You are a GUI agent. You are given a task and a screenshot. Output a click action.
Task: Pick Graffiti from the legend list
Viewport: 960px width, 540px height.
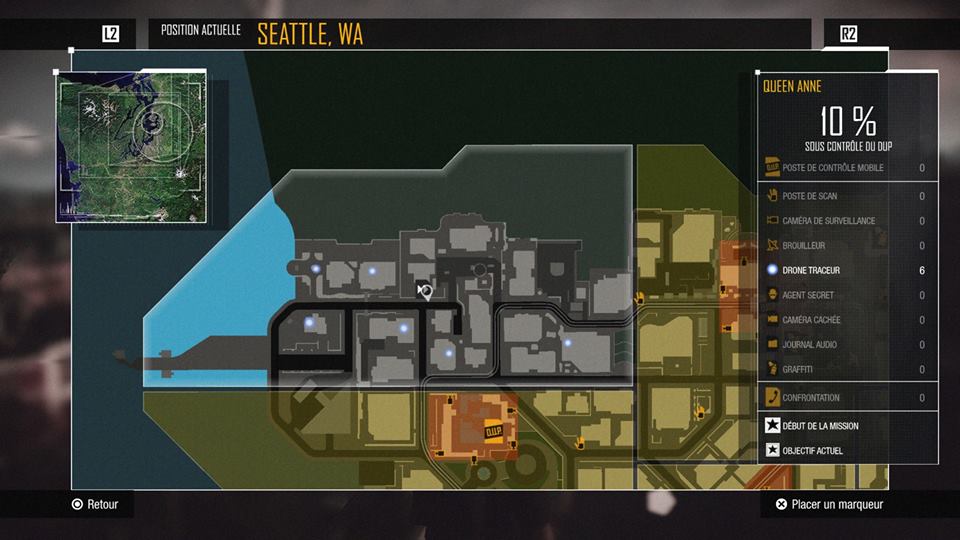coord(799,370)
